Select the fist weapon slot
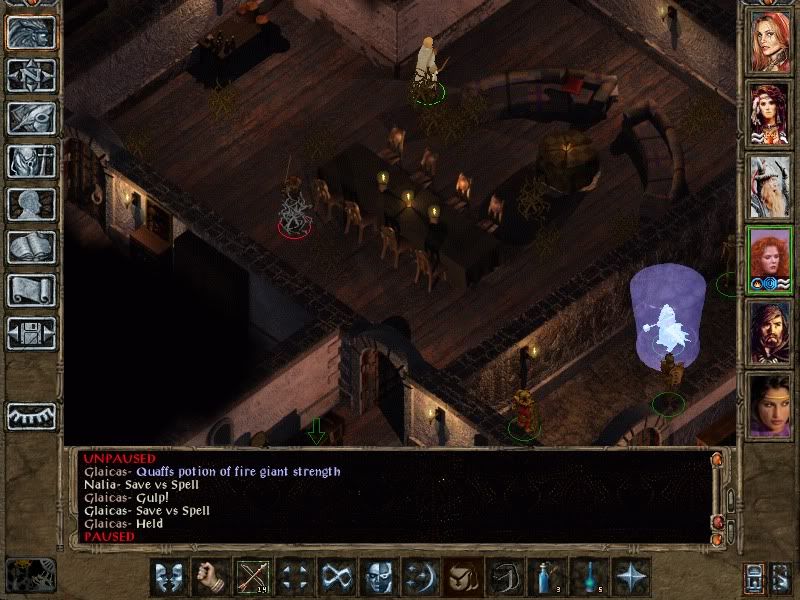The height and width of the screenshot is (600, 800). click(209, 578)
